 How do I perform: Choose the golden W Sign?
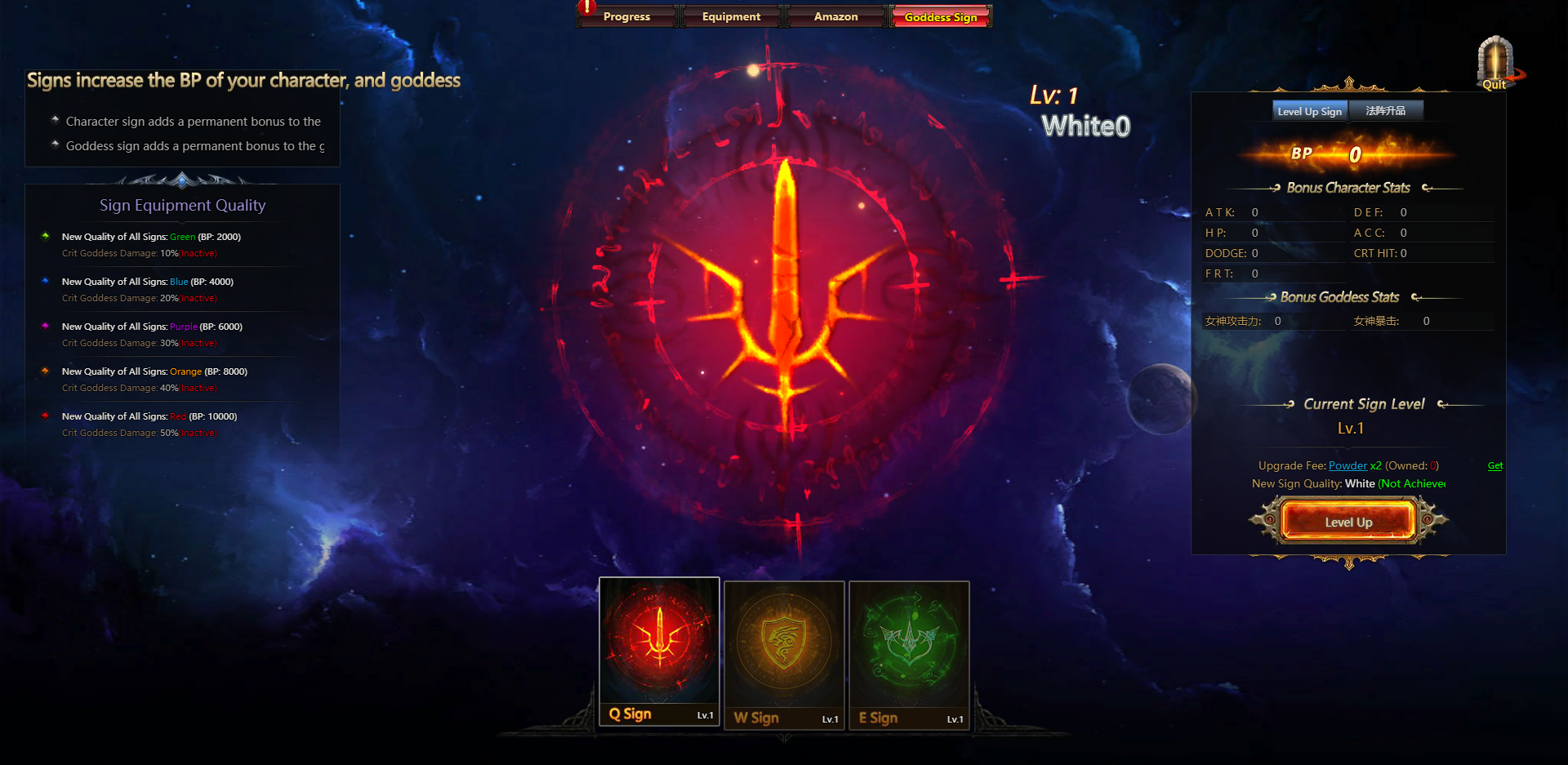coord(784,653)
